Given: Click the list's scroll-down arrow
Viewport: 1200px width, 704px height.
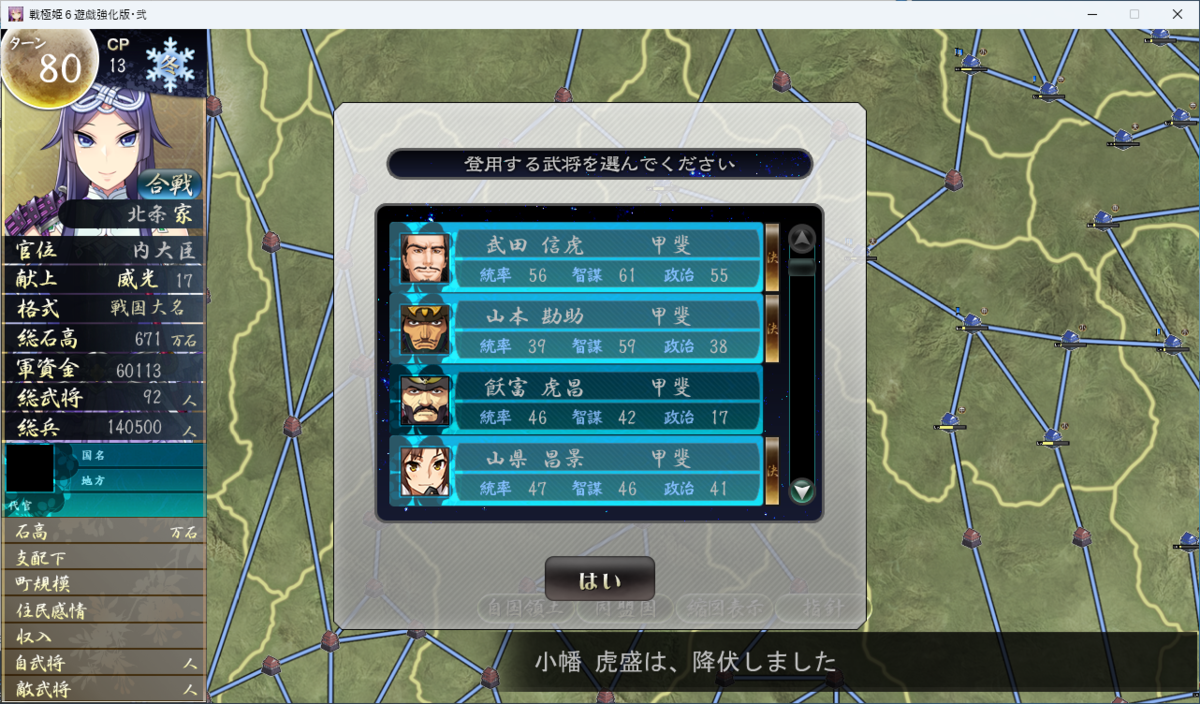Looking at the screenshot, I should click(x=802, y=491).
